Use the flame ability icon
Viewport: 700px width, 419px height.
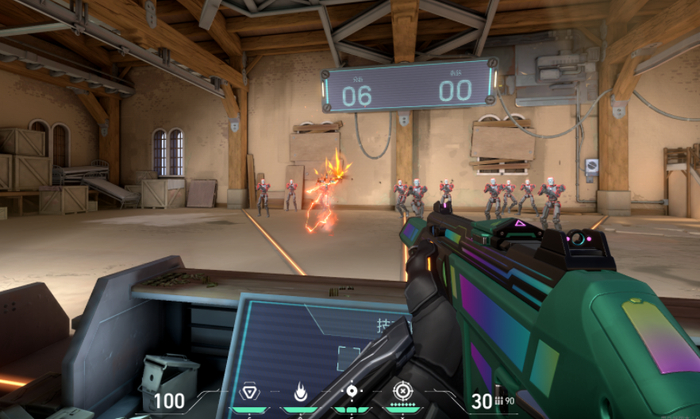(300, 391)
